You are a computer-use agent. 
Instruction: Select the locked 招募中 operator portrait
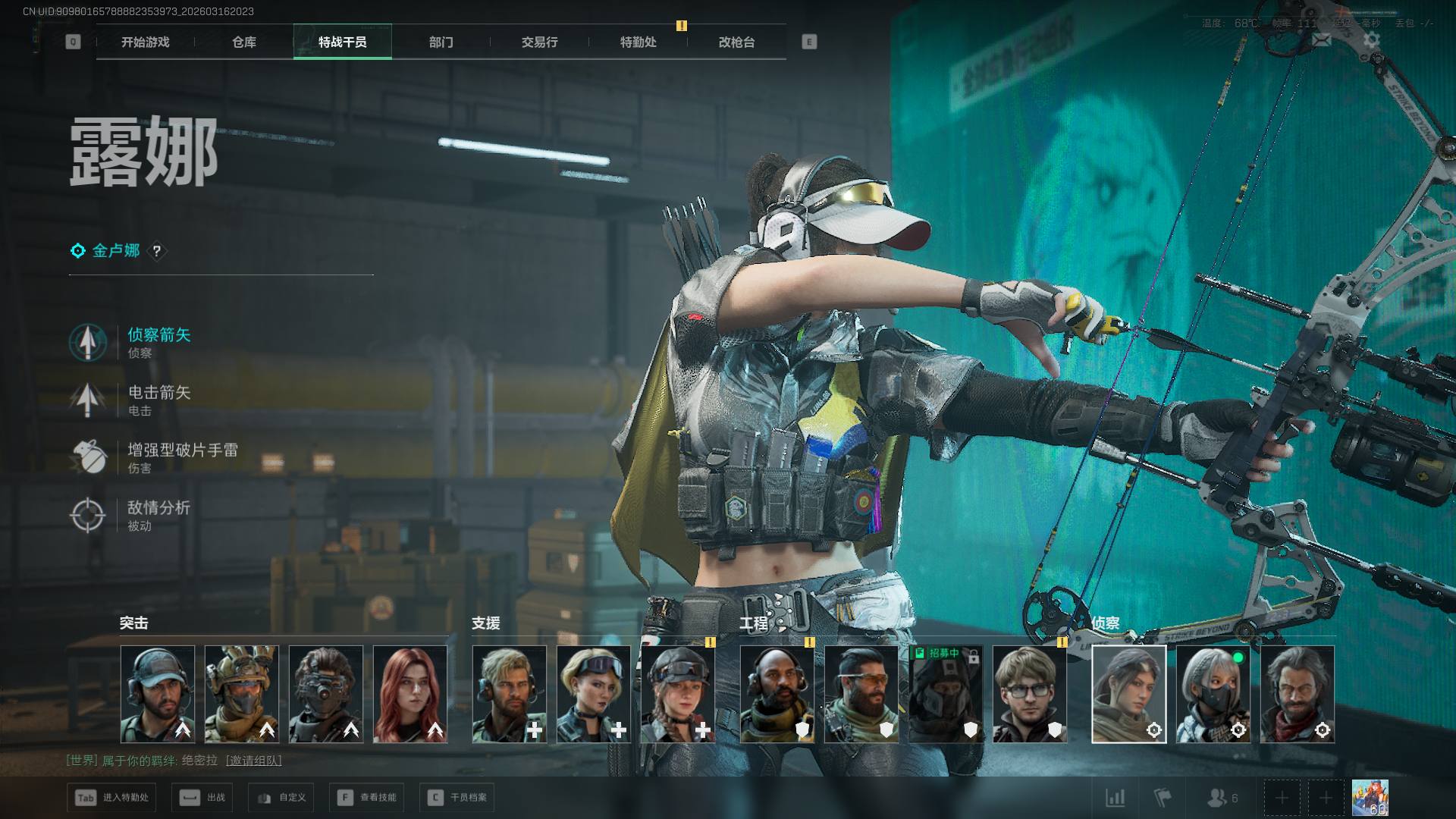click(945, 694)
